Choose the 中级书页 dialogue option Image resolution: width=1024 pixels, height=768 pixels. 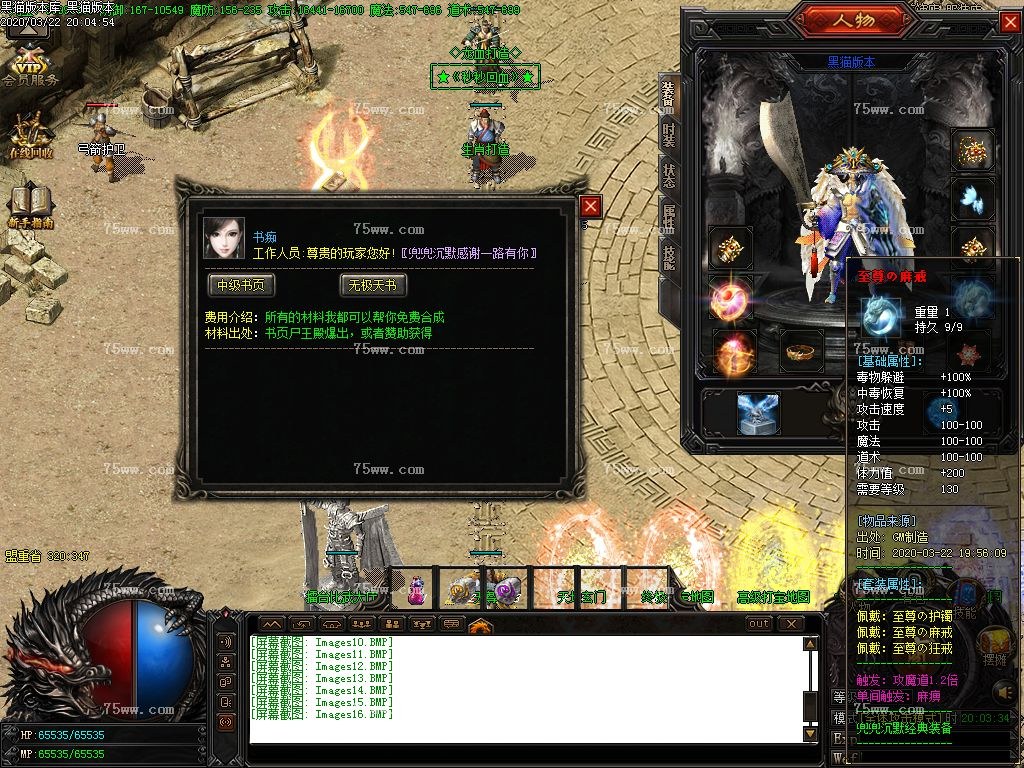pos(241,285)
